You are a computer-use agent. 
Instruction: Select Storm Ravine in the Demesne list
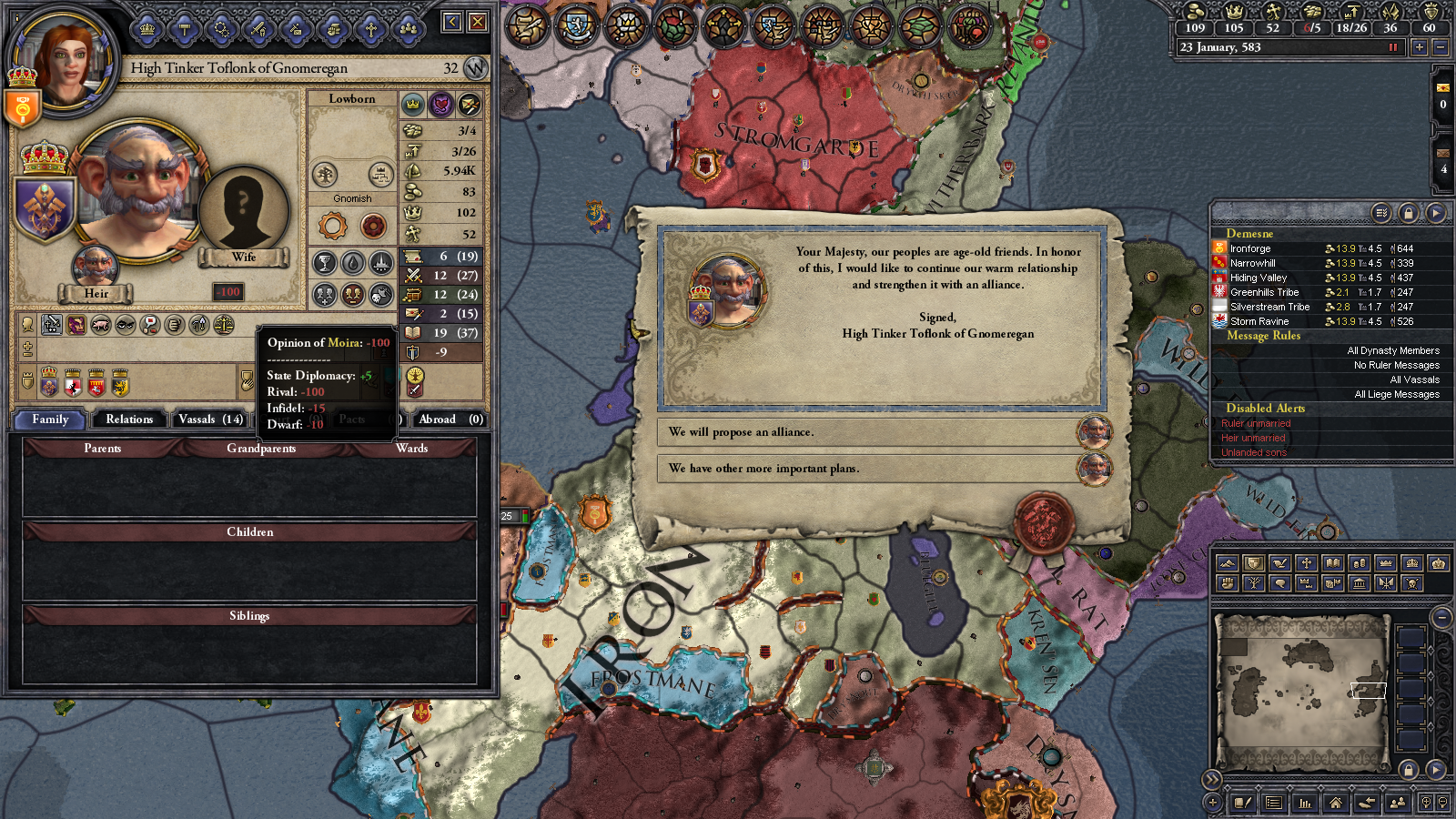point(1259,321)
